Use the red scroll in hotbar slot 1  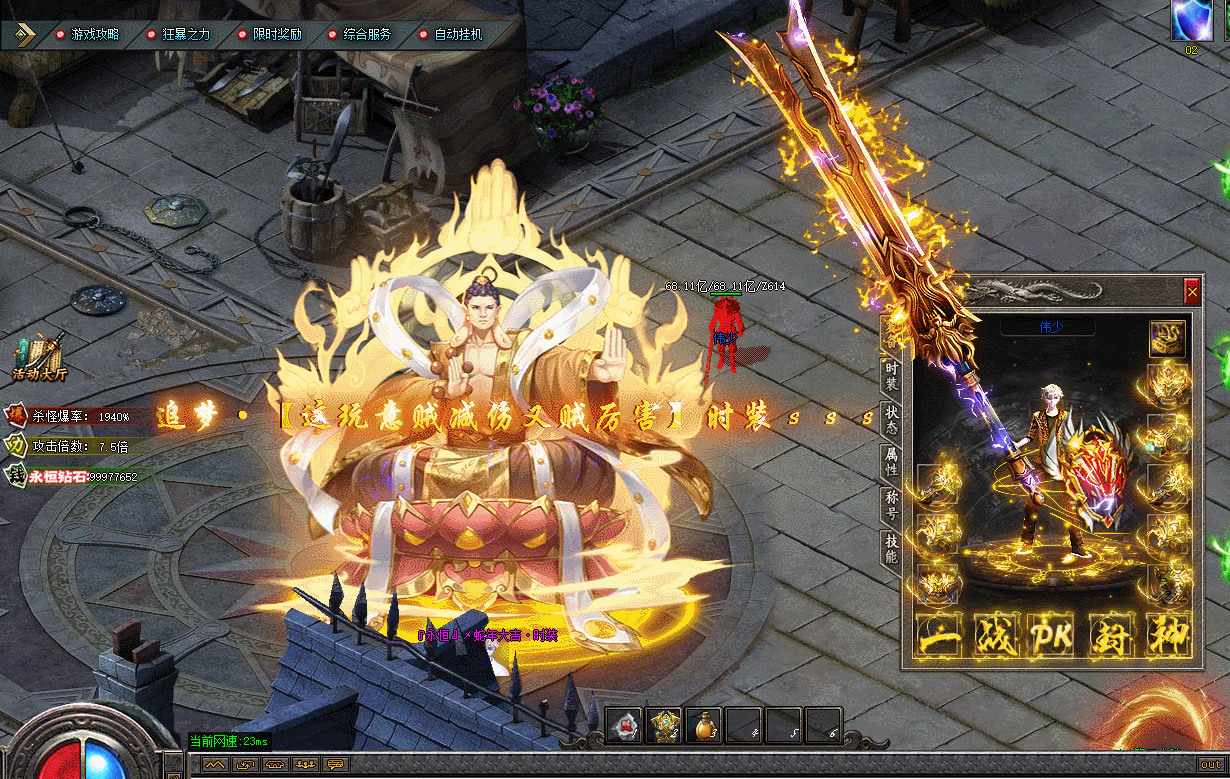pyautogui.click(x=625, y=726)
